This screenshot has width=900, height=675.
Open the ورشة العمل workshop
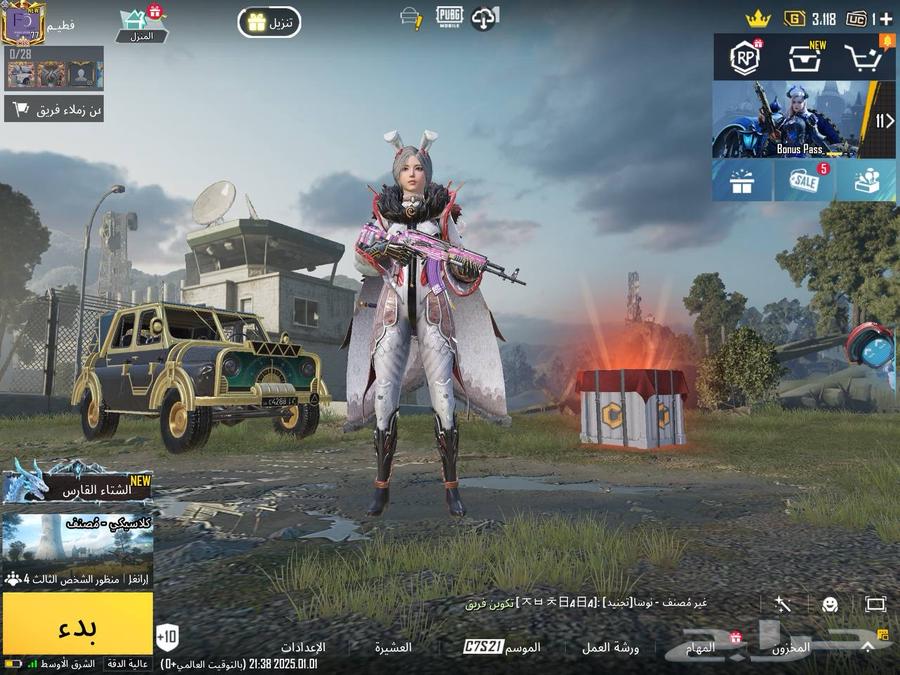[610, 647]
